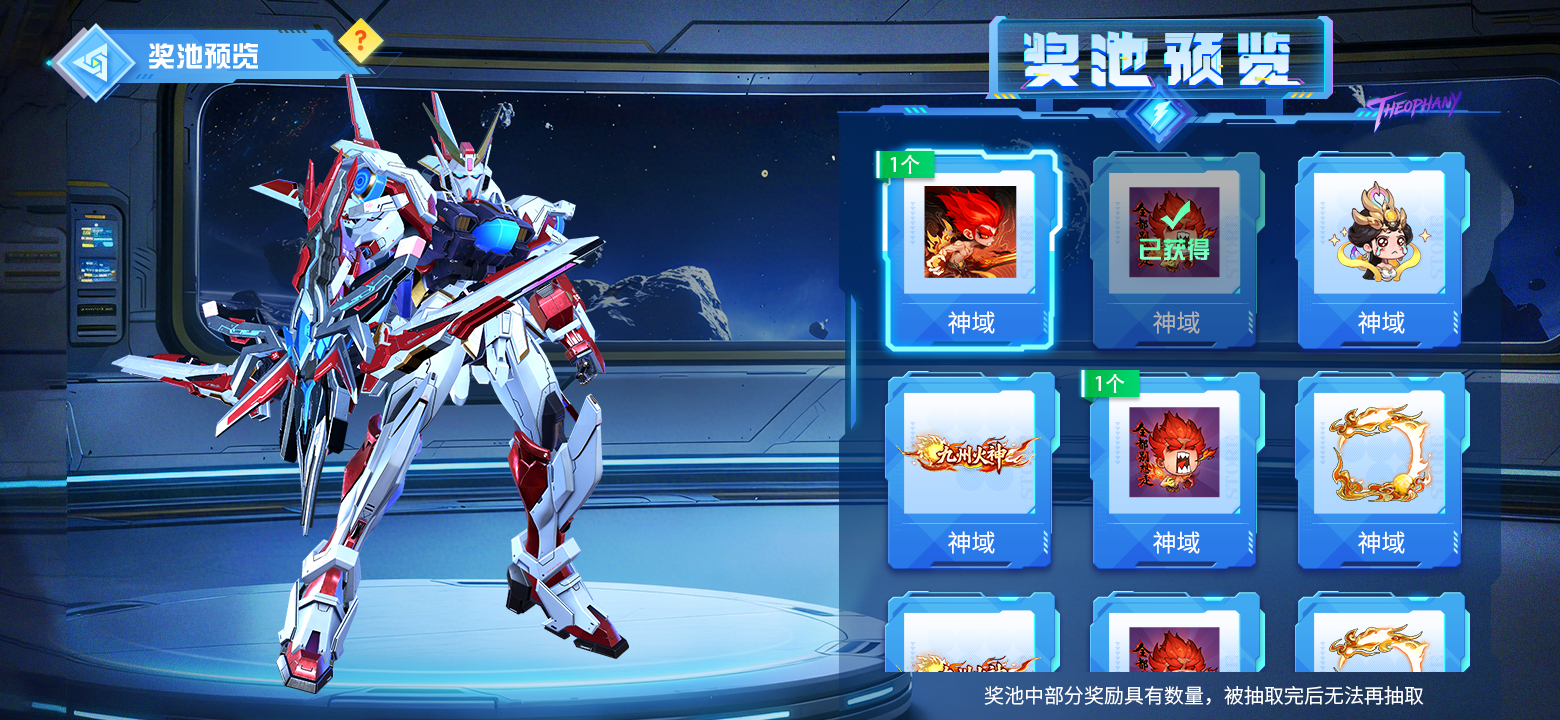
Task: Select the golden flame avatar frame reward
Action: 1380,468
